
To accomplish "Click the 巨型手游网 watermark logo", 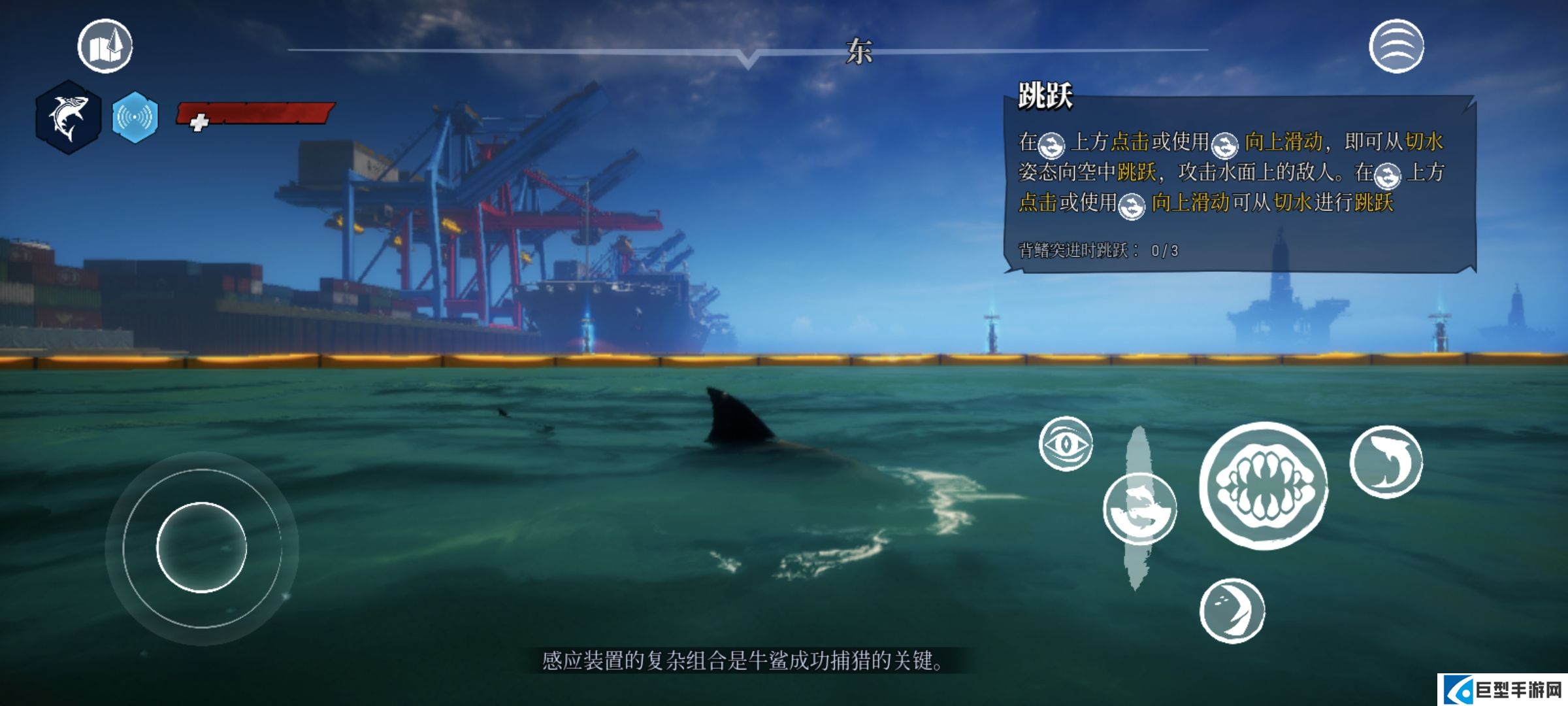I will [x=1503, y=690].
